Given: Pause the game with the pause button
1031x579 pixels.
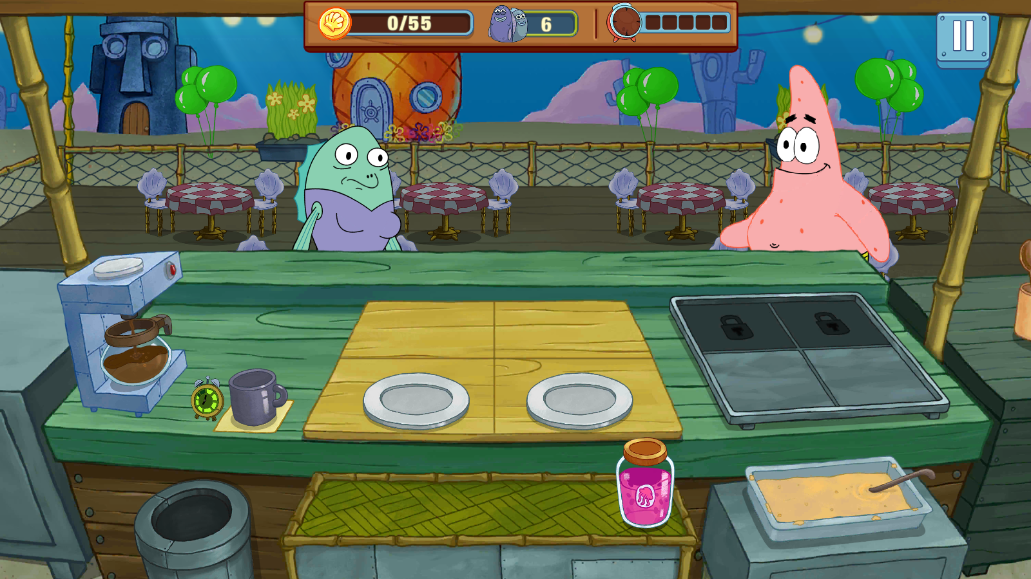Looking at the screenshot, I should (962, 37).
